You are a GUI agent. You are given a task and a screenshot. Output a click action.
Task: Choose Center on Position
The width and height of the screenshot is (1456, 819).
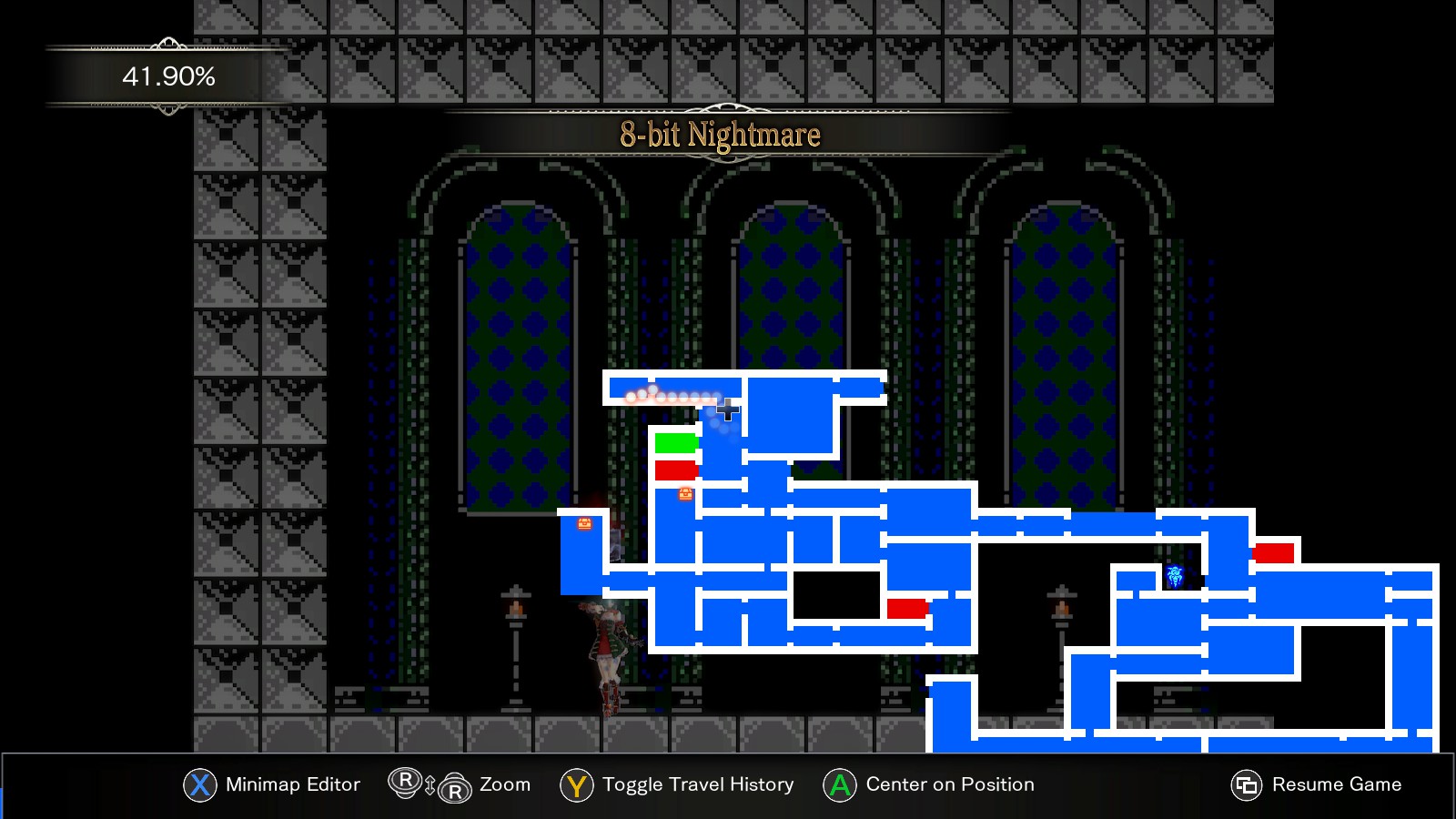click(x=949, y=784)
